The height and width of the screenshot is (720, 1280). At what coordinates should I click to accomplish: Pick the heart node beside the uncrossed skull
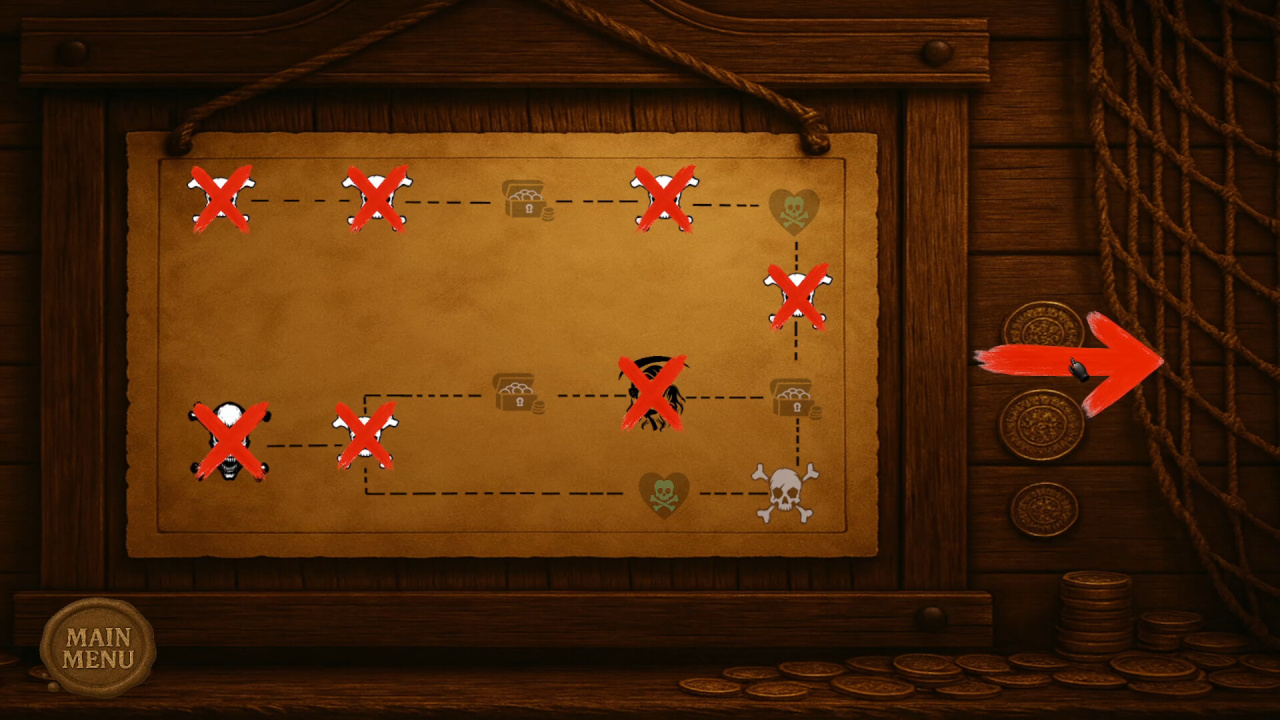pos(664,494)
